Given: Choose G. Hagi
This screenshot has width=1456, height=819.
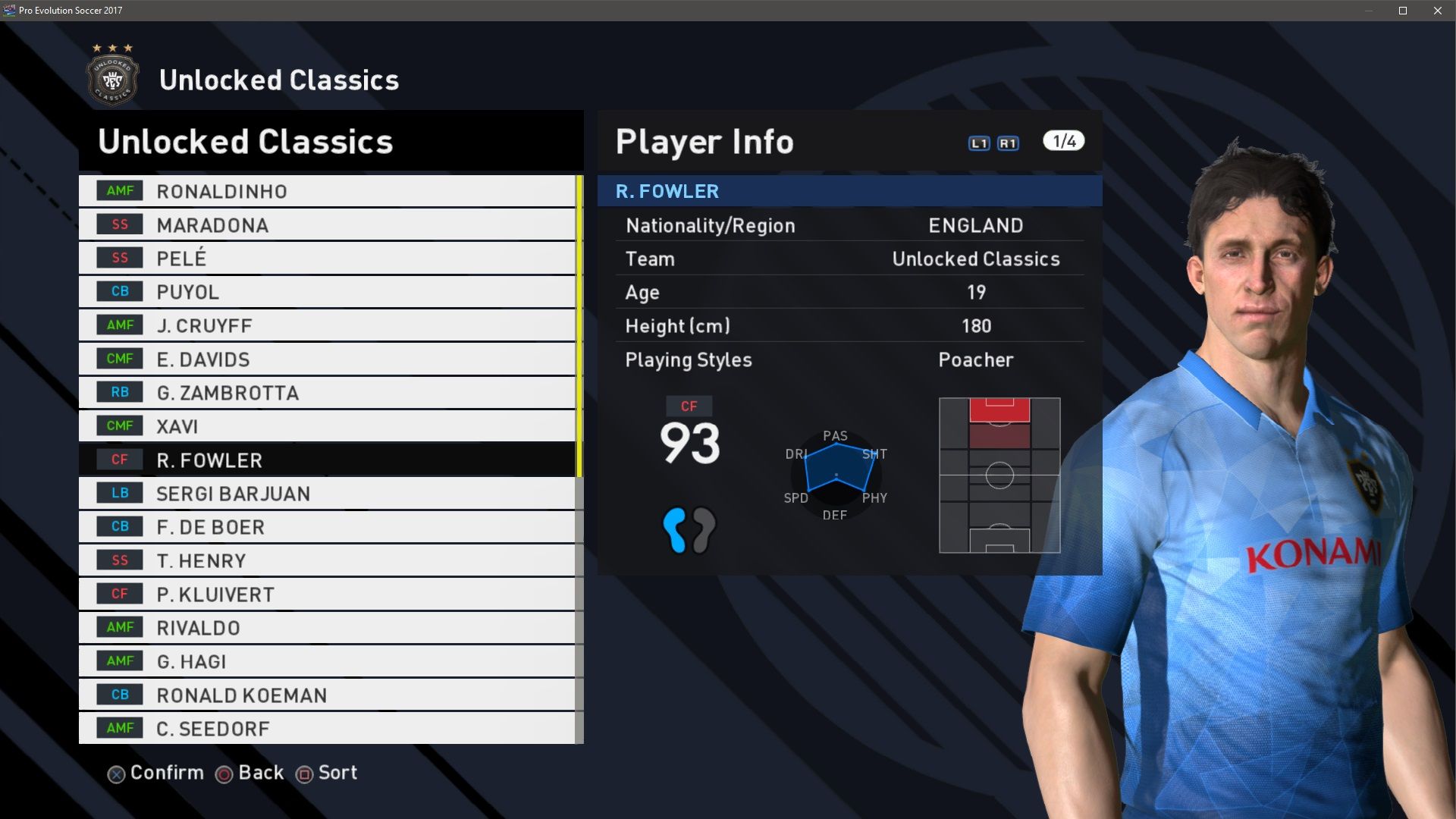Looking at the screenshot, I should 326,661.
